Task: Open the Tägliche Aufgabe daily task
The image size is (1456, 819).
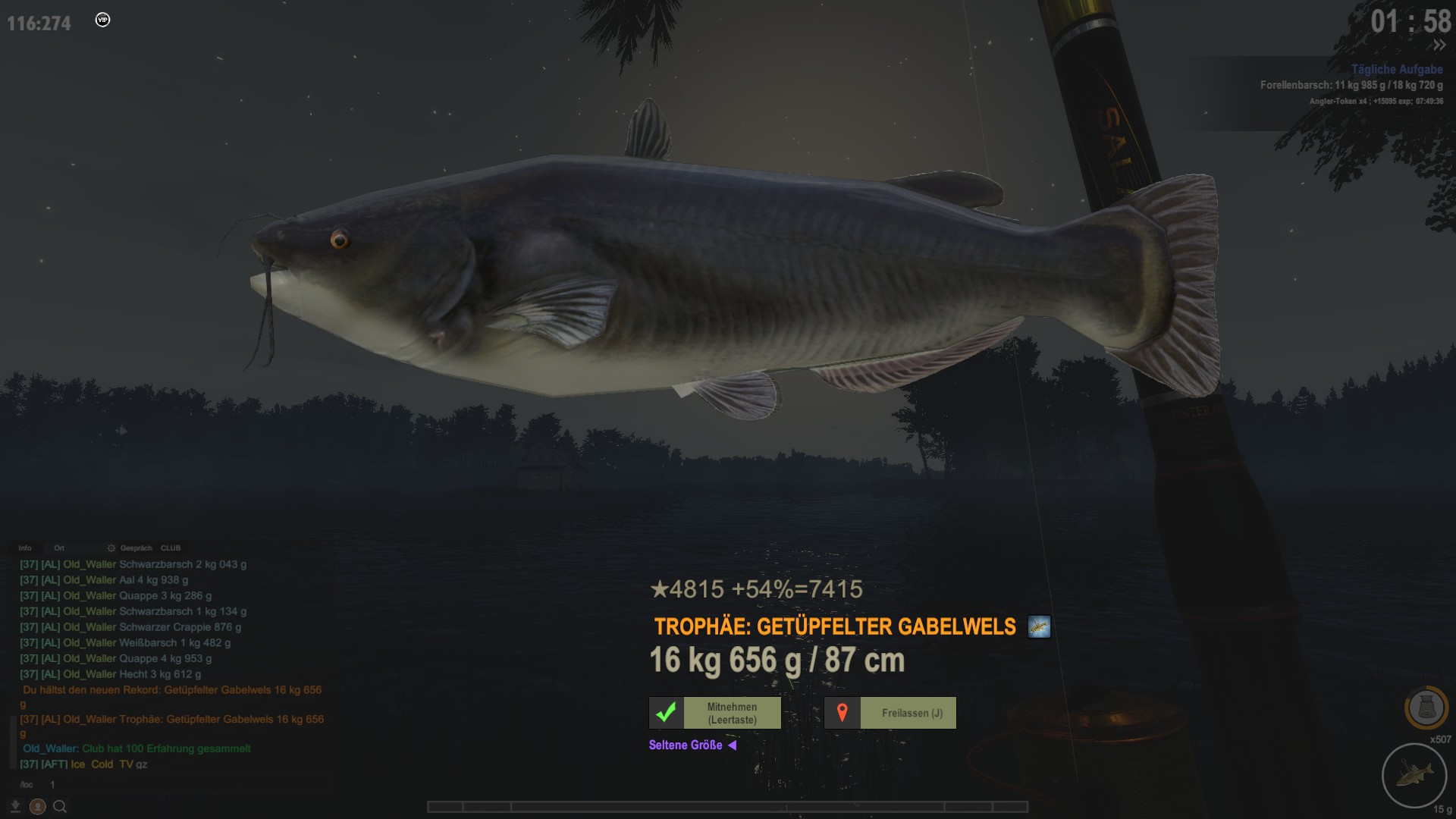Action: [1397, 69]
